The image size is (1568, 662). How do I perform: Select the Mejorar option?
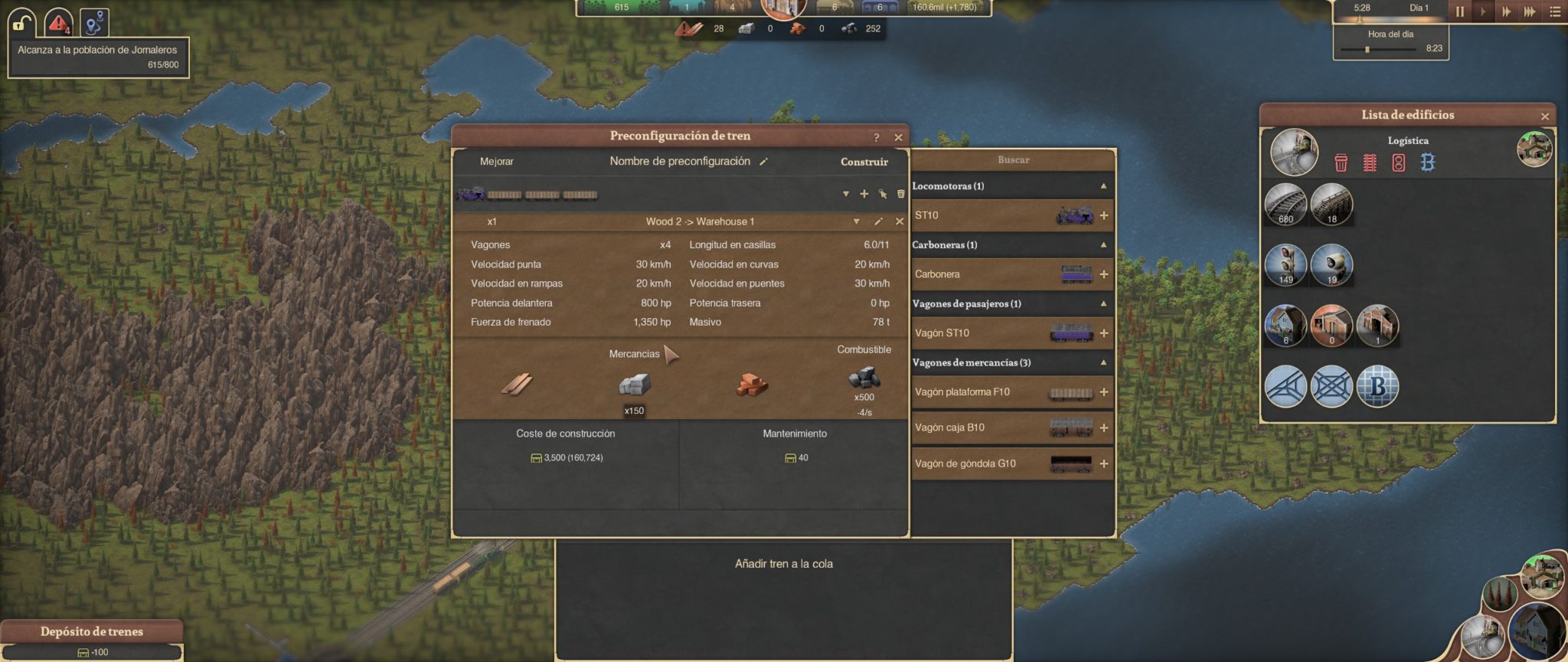496,162
